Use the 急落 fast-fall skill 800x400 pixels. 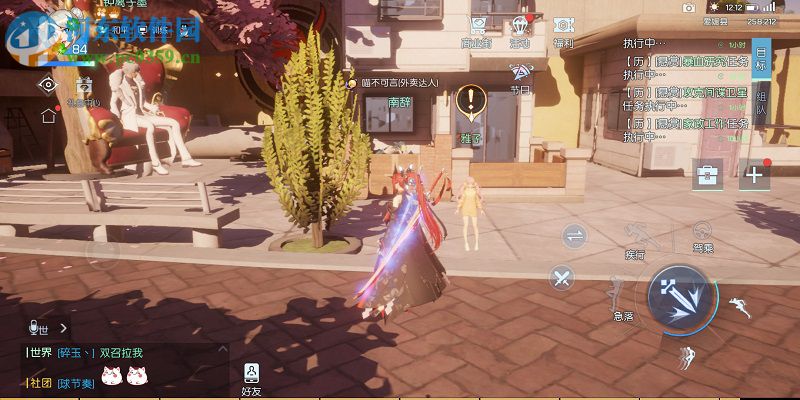click(621, 297)
